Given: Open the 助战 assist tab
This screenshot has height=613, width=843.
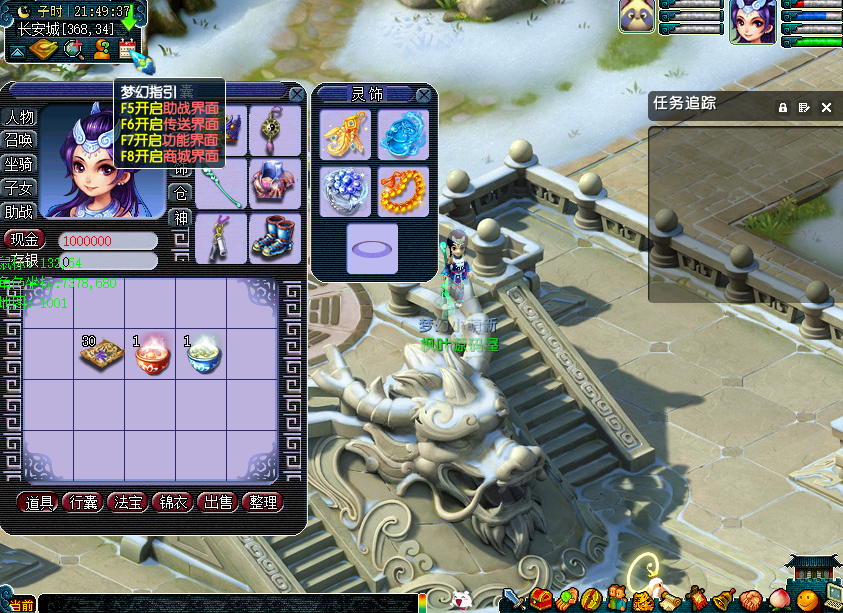Looking at the screenshot, I should coord(19,211).
